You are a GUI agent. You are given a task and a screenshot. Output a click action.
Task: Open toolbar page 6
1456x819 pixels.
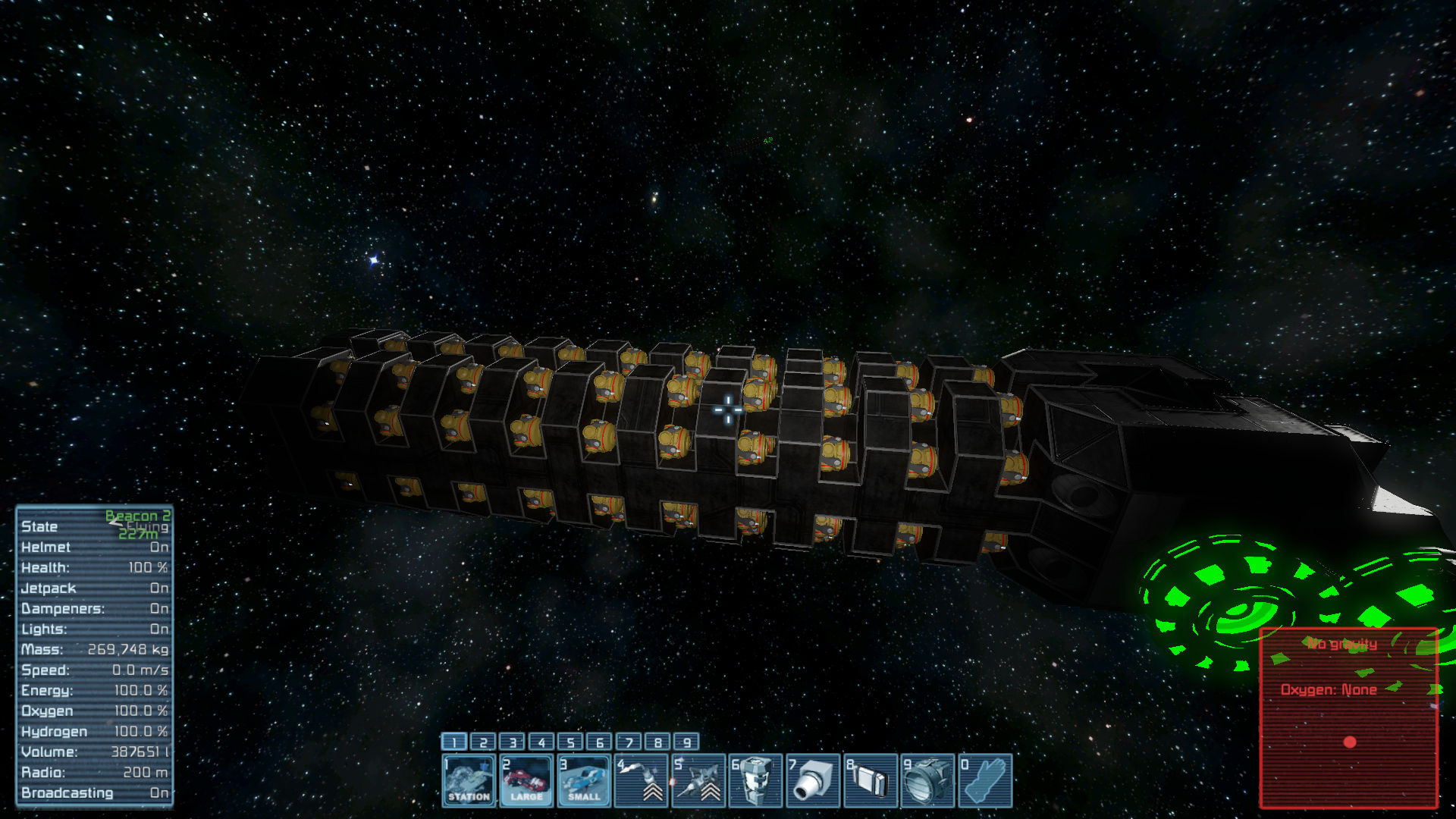tap(600, 742)
